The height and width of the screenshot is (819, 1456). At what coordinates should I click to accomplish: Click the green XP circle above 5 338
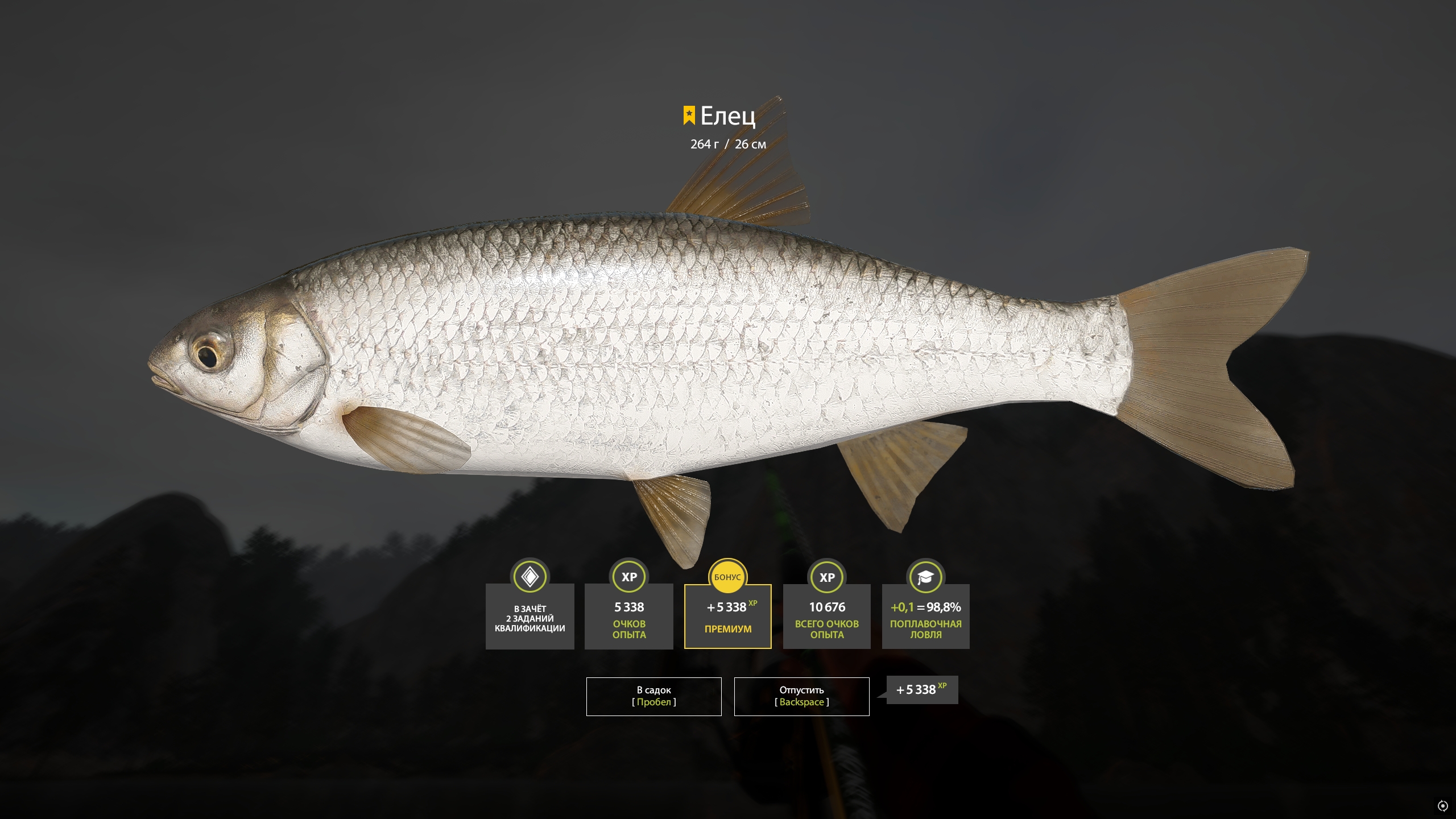[x=628, y=577]
